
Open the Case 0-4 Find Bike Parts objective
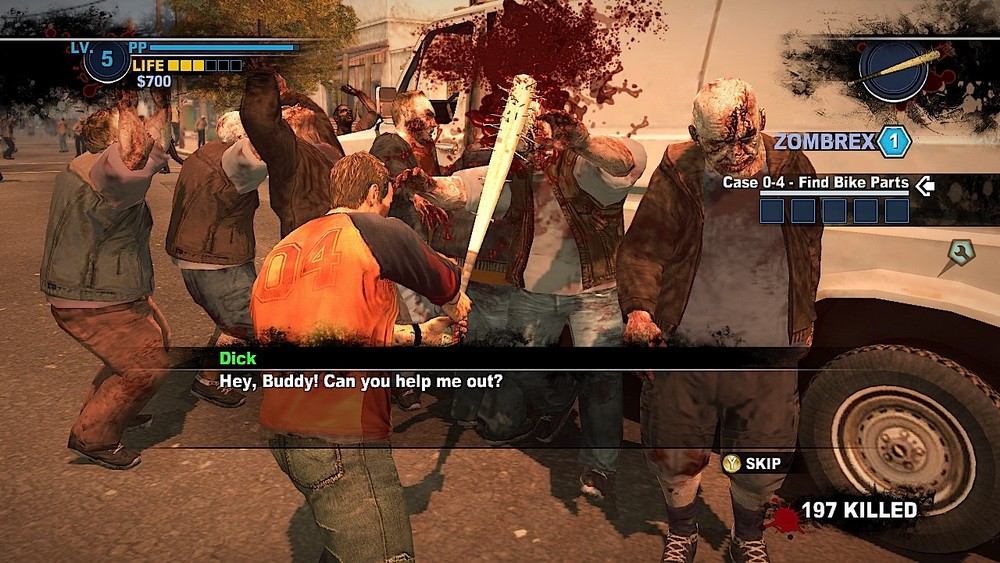pos(815,184)
